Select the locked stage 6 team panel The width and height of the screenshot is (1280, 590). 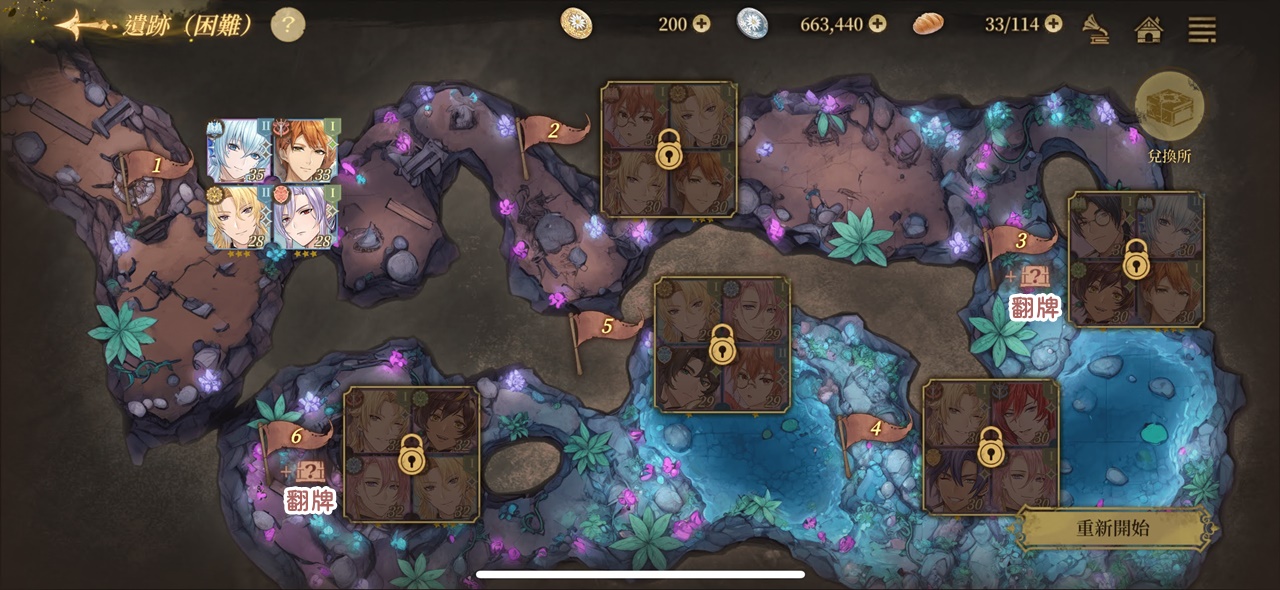click(411, 453)
